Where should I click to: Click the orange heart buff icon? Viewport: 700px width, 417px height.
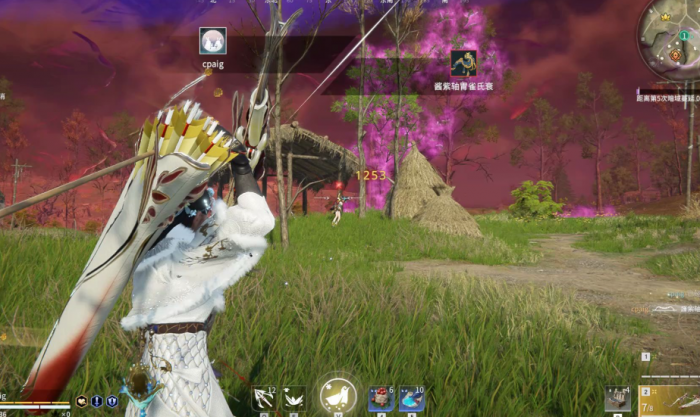pyautogui.click(x=81, y=401)
